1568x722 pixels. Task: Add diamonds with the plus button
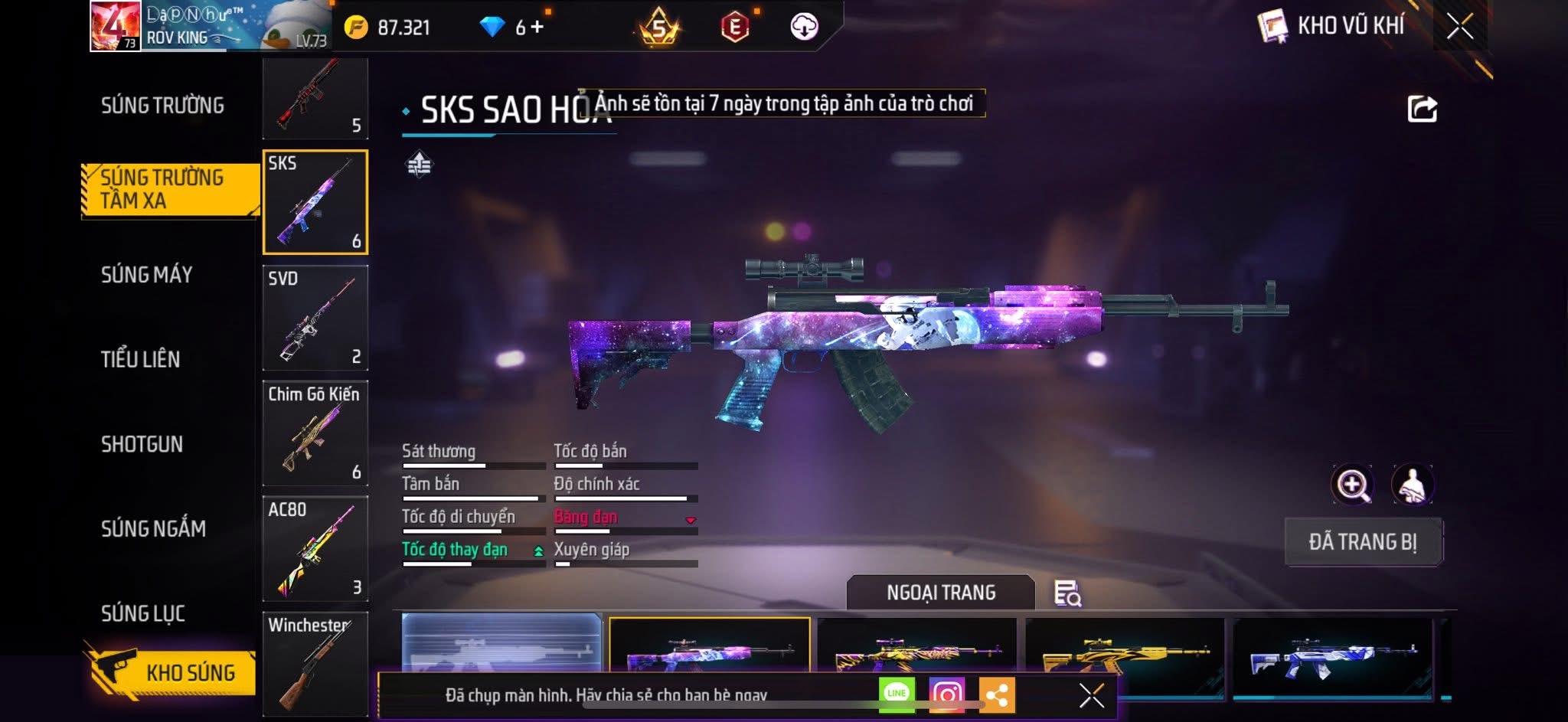click(537, 28)
